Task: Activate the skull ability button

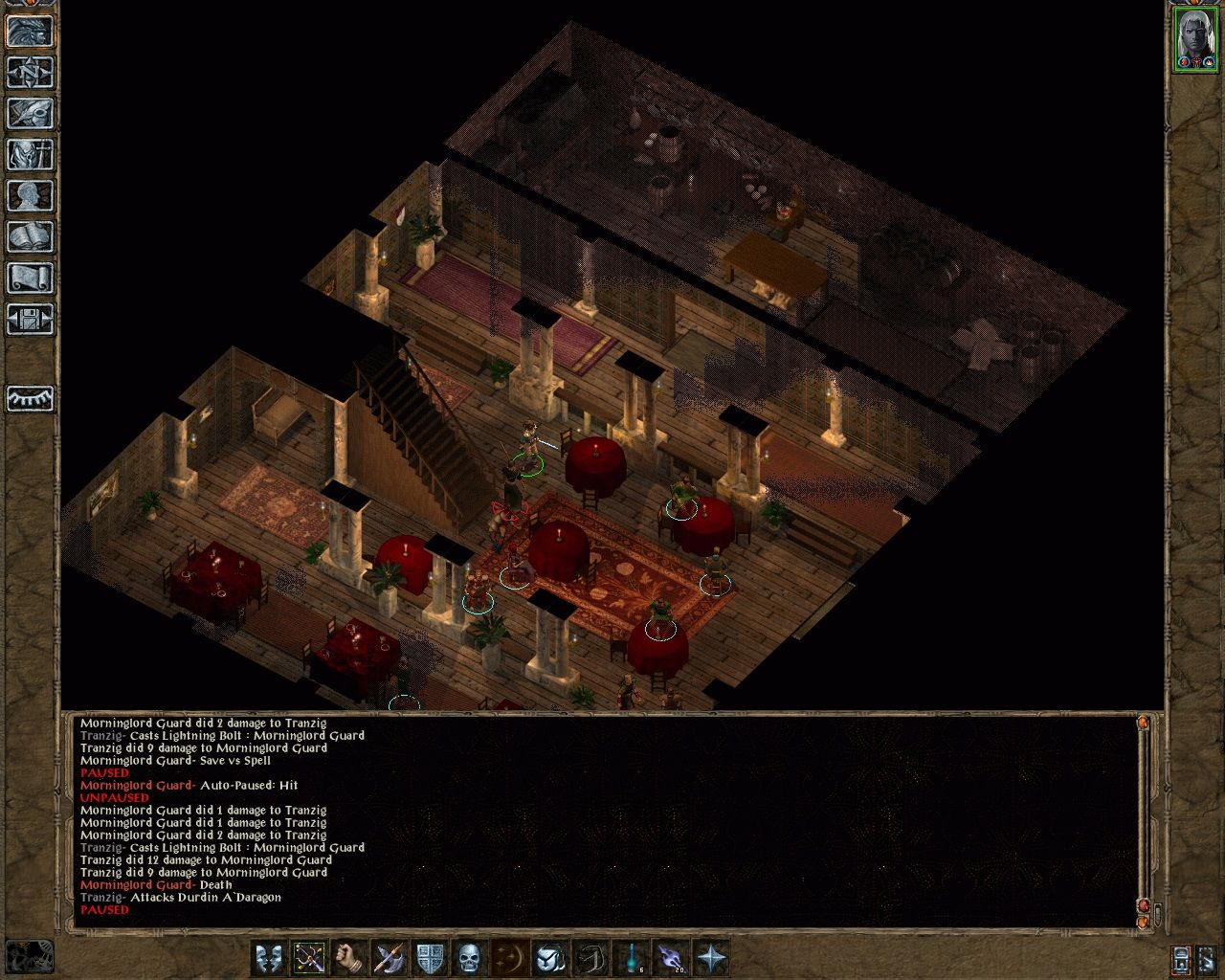Action: (469, 957)
